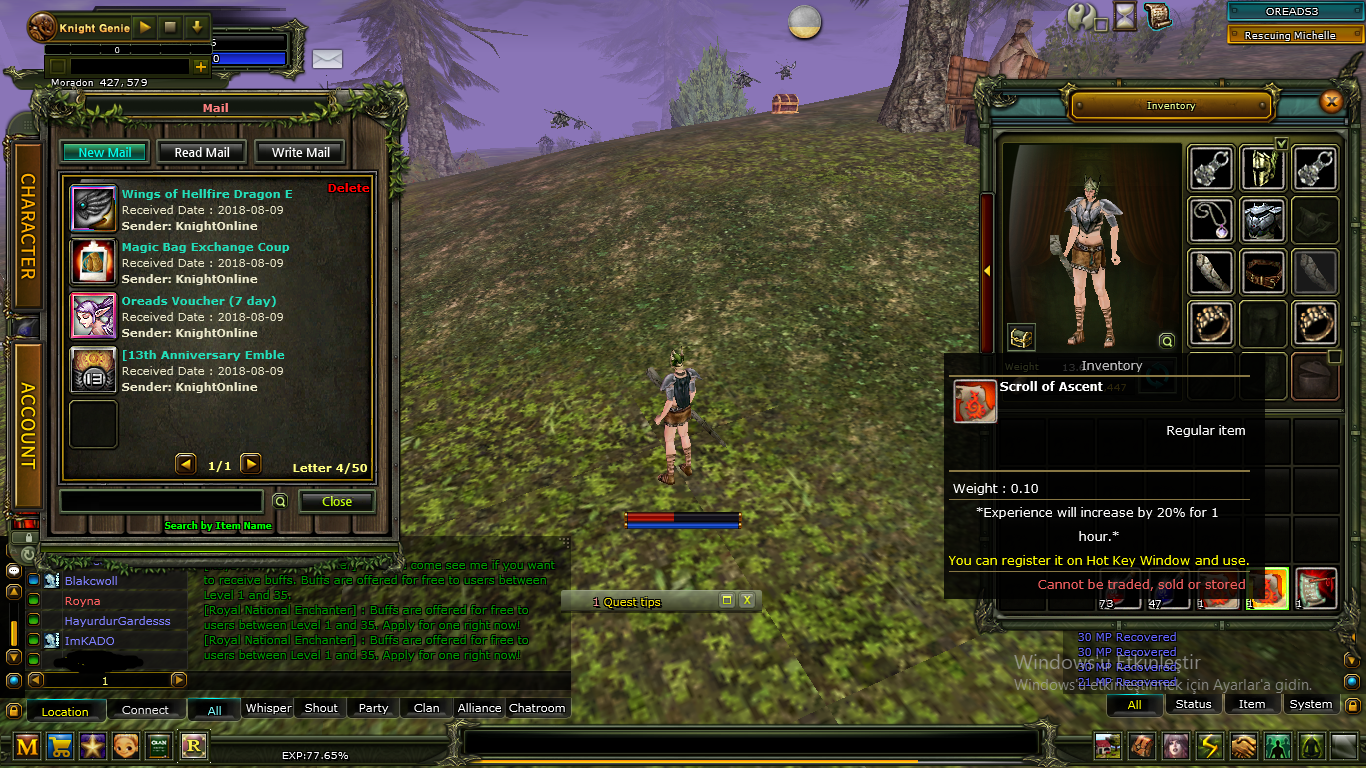
Task: Click the gold letter M icon
Action: (x=26, y=746)
